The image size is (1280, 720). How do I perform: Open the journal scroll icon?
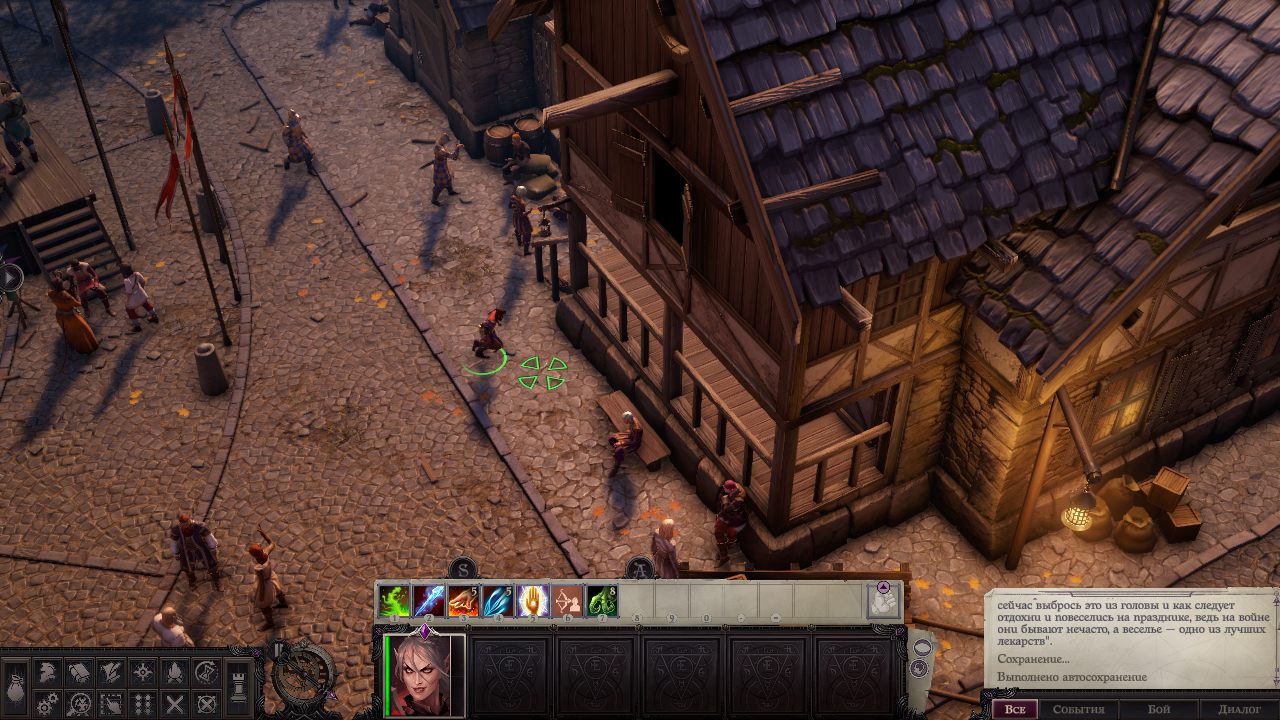(78, 673)
